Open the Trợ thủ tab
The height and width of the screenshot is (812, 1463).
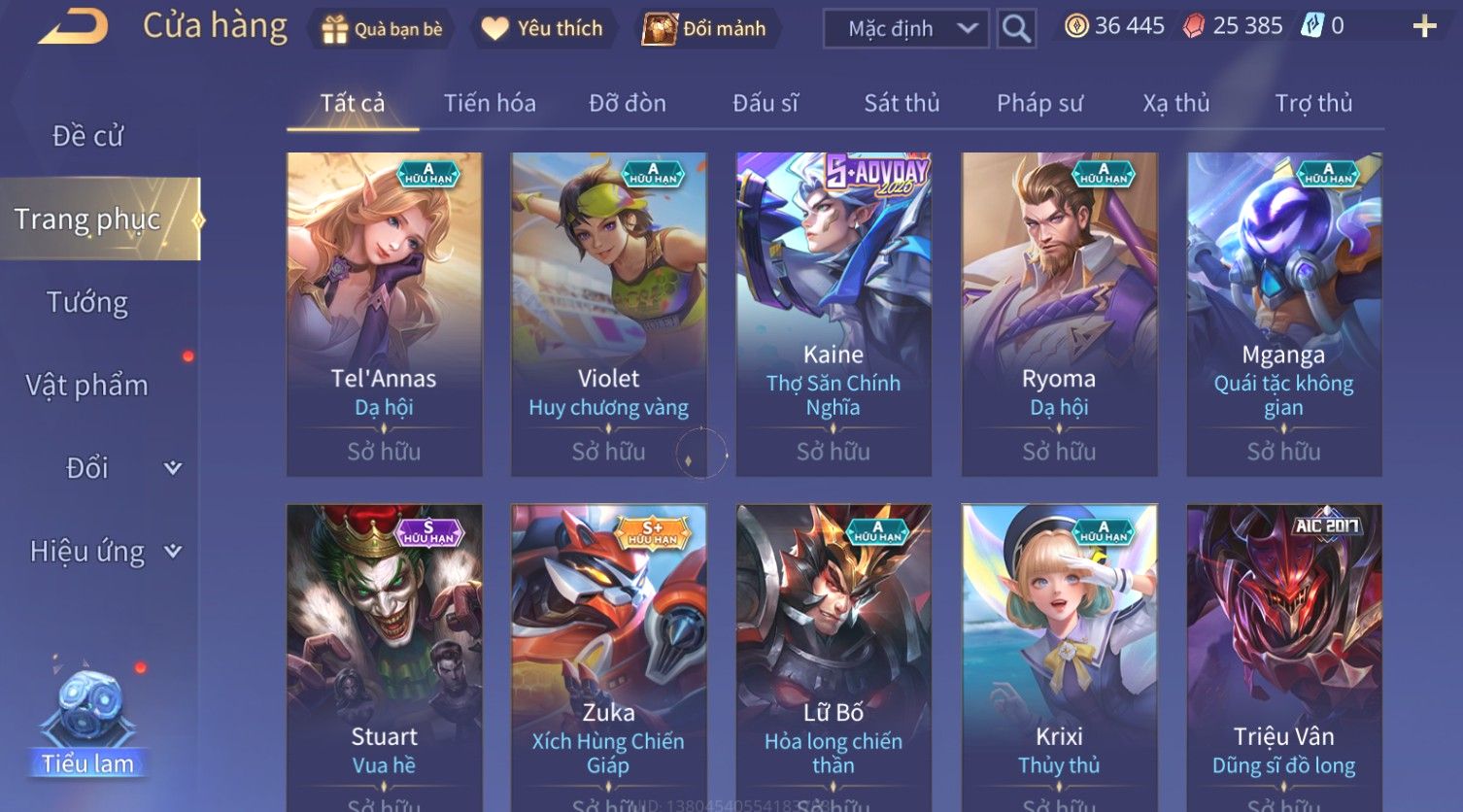click(x=1313, y=103)
